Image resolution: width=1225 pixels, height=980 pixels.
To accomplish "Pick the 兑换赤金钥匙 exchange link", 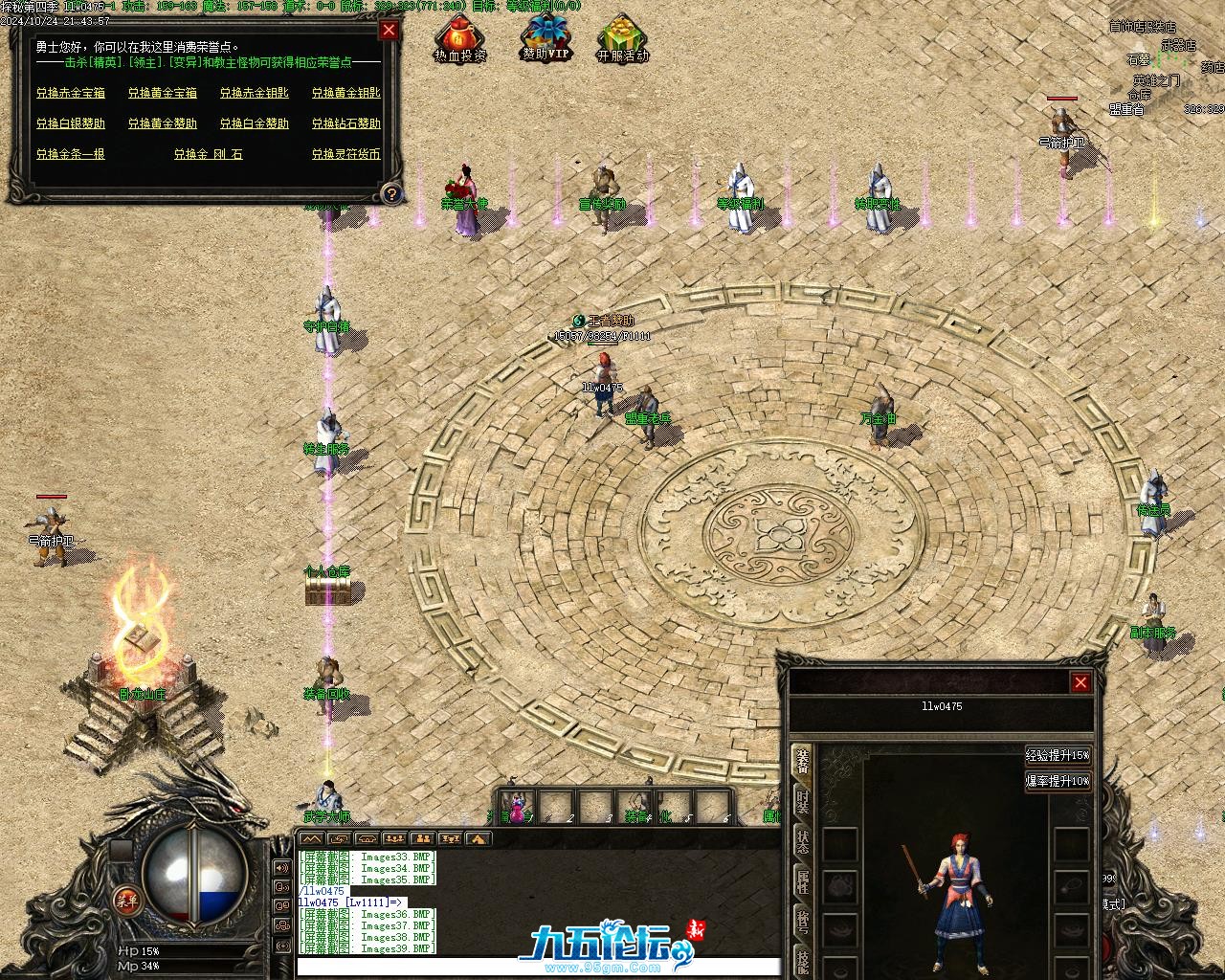I will pos(255,93).
